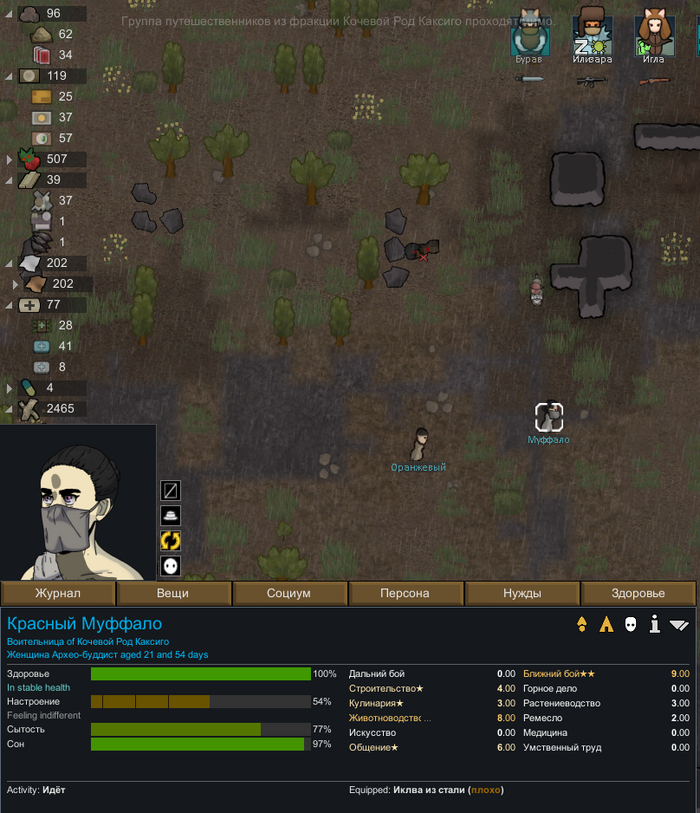Screen dimensions: 700x813
Task: Switch to the Вещи tab
Action: pos(173,593)
